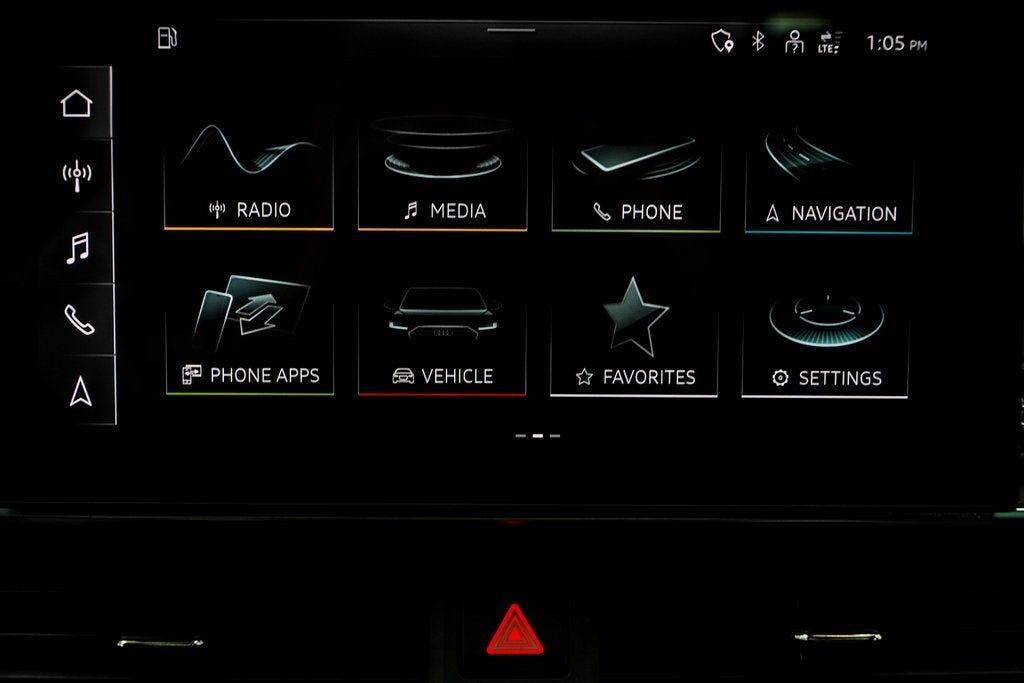Click the fuel pump status icon
Viewport: 1024px width, 683px height.
167,38
